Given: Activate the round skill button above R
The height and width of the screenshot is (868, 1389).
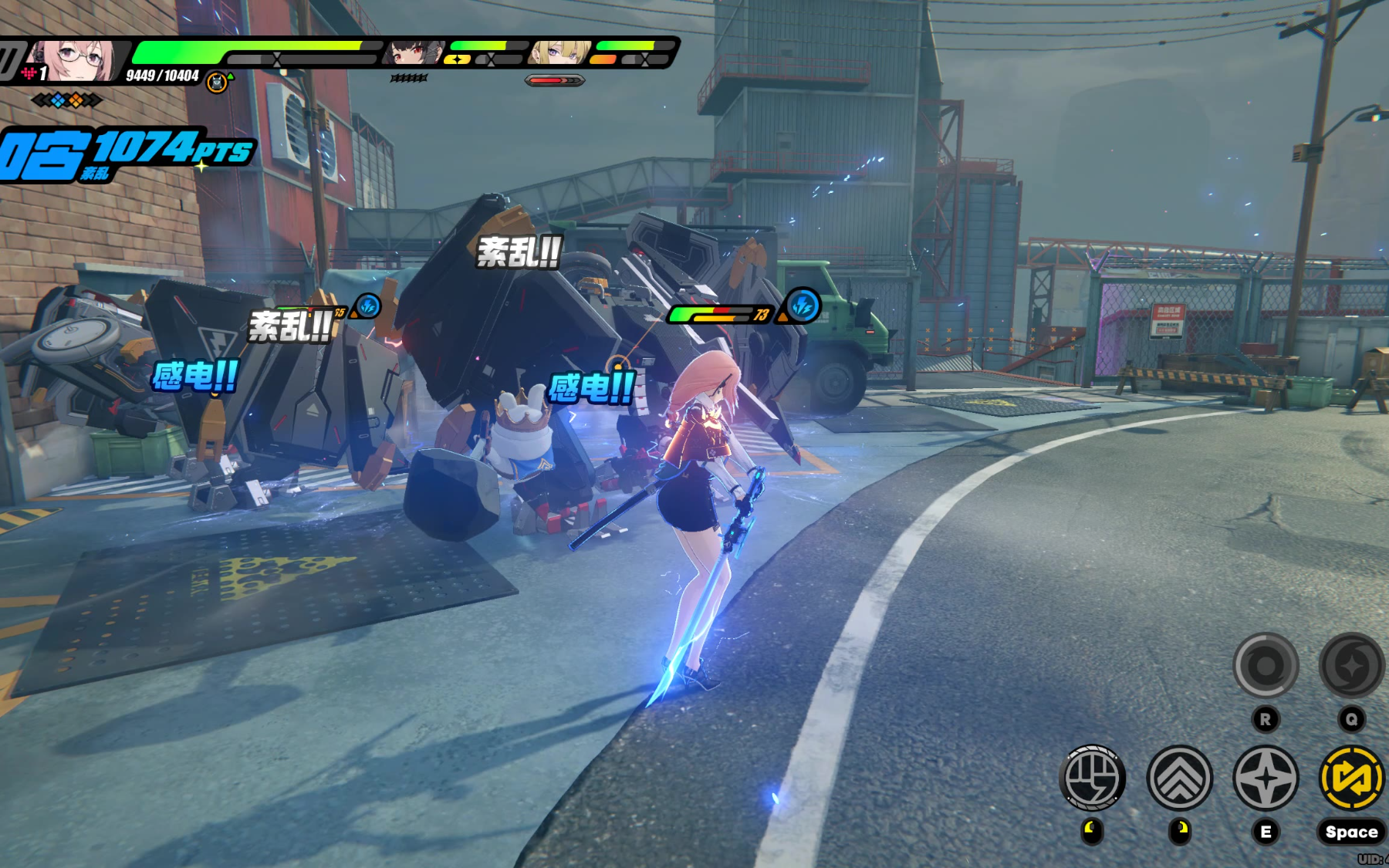Looking at the screenshot, I should [1266, 665].
